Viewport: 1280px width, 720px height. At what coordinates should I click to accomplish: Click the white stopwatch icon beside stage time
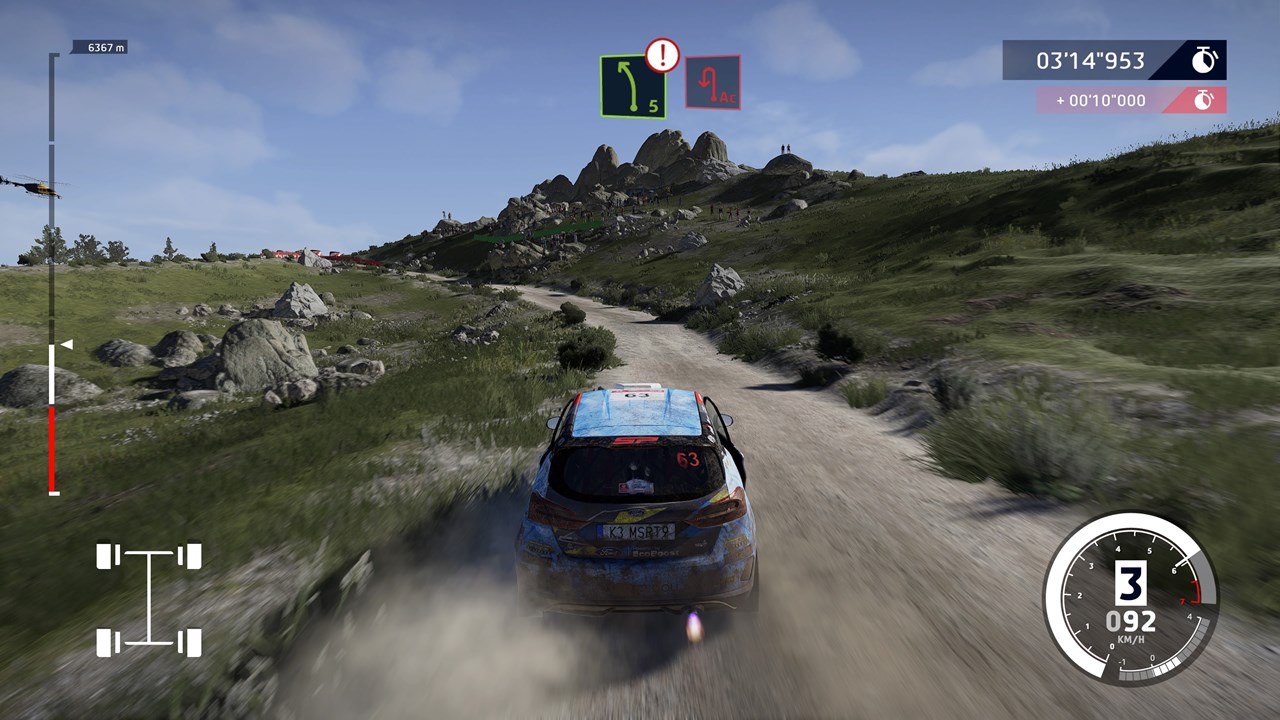1204,60
